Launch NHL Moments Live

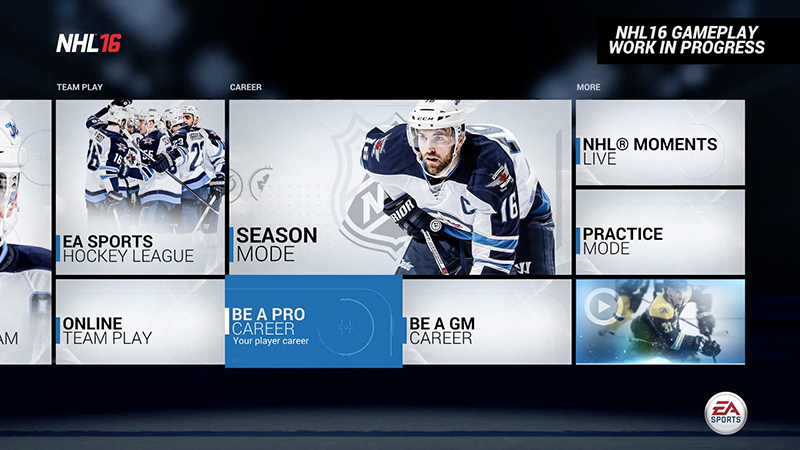[660, 142]
